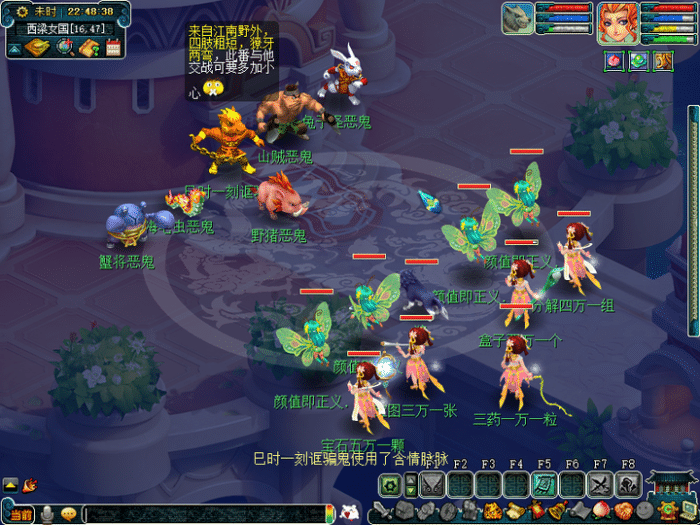Open the golden map scroll icon
The width and height of the screenshot is (700, 525).
pos(38,47)
